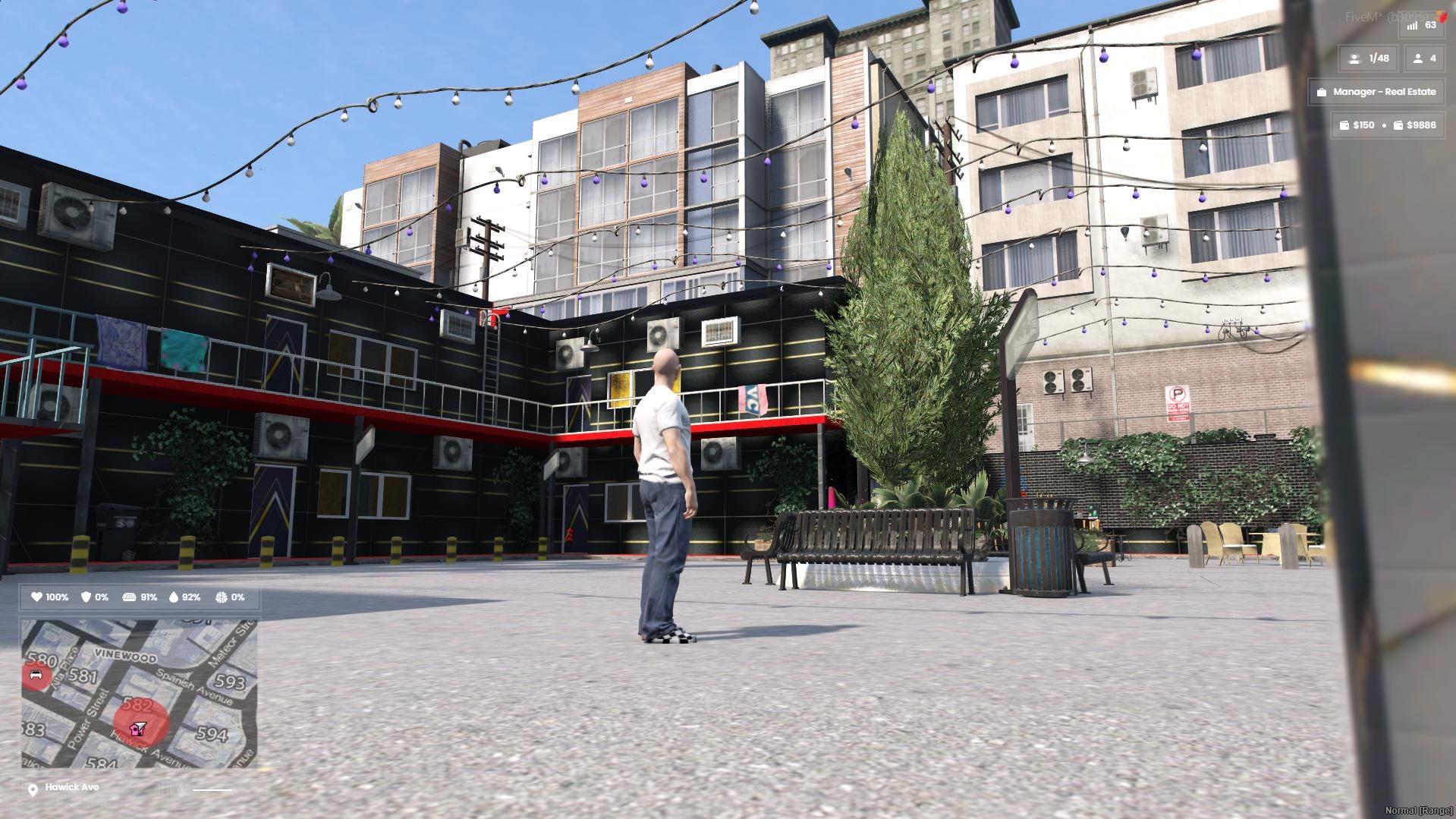This screenshot has width=1456, height=819.
Task: Click the pink house blip on the minimap
Action: point(135,732)
